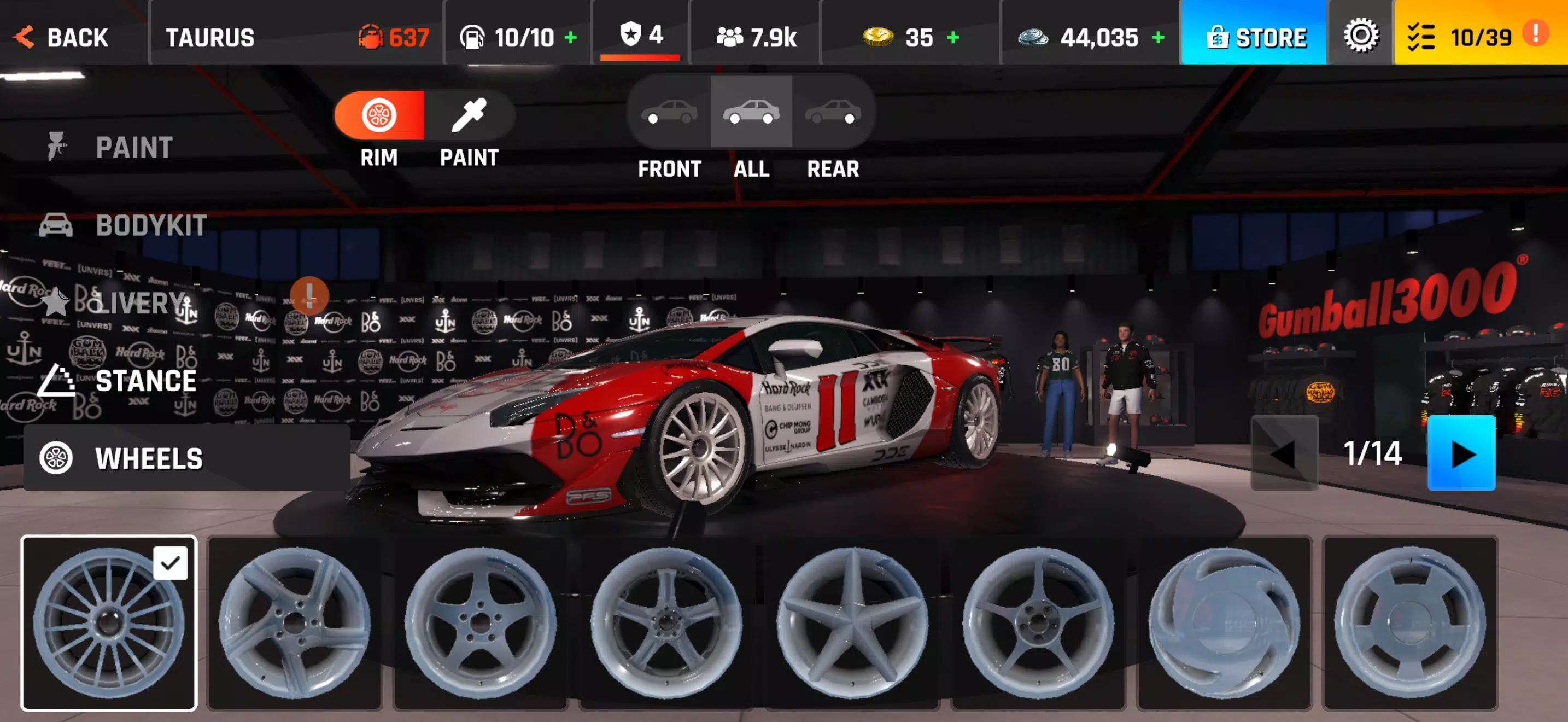
Task: Go to next rim page with blue arrow
Action: pyautogui.click(x=1461, y=453)
